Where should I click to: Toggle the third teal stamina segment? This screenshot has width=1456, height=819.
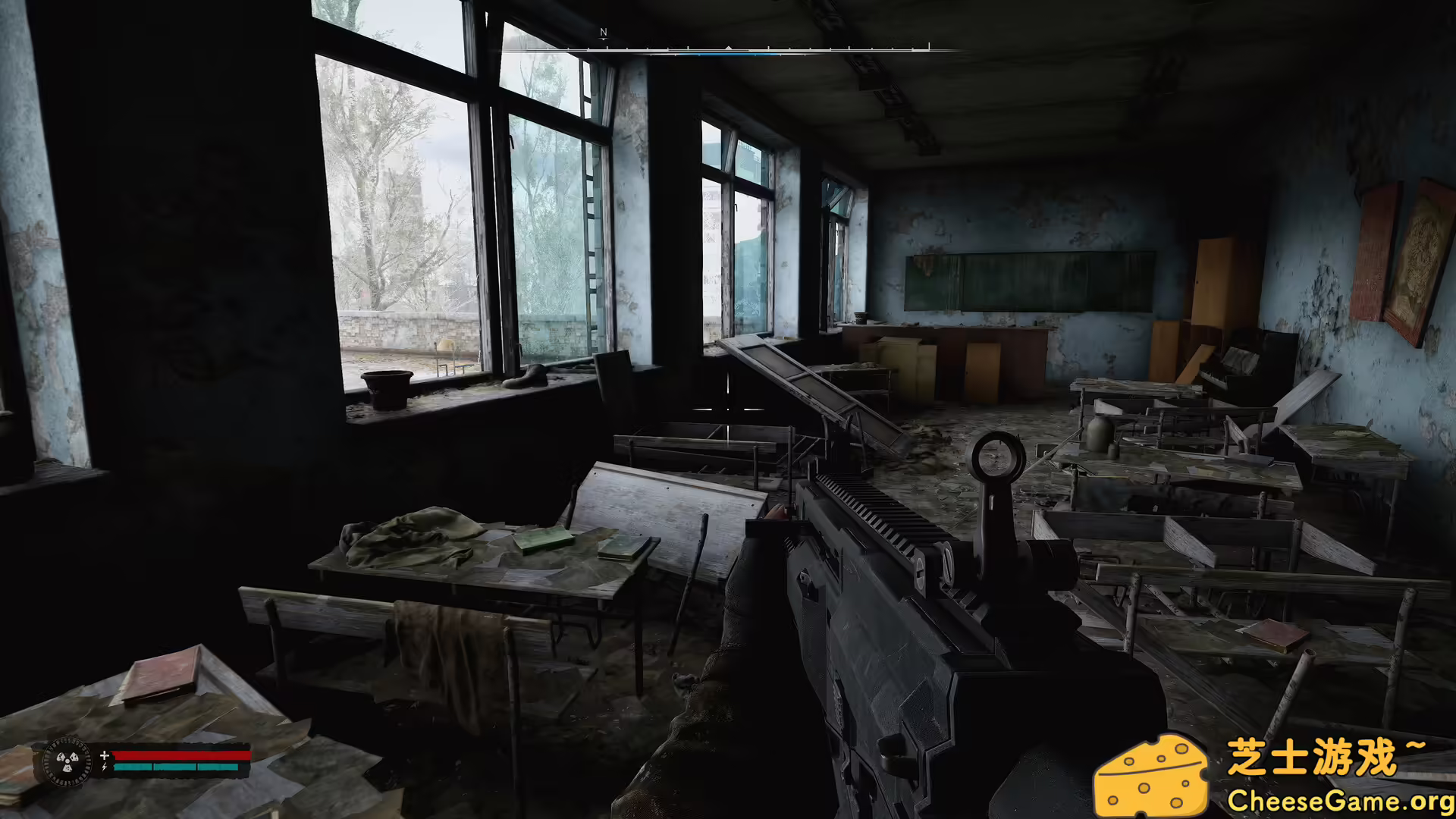[218, 767]
